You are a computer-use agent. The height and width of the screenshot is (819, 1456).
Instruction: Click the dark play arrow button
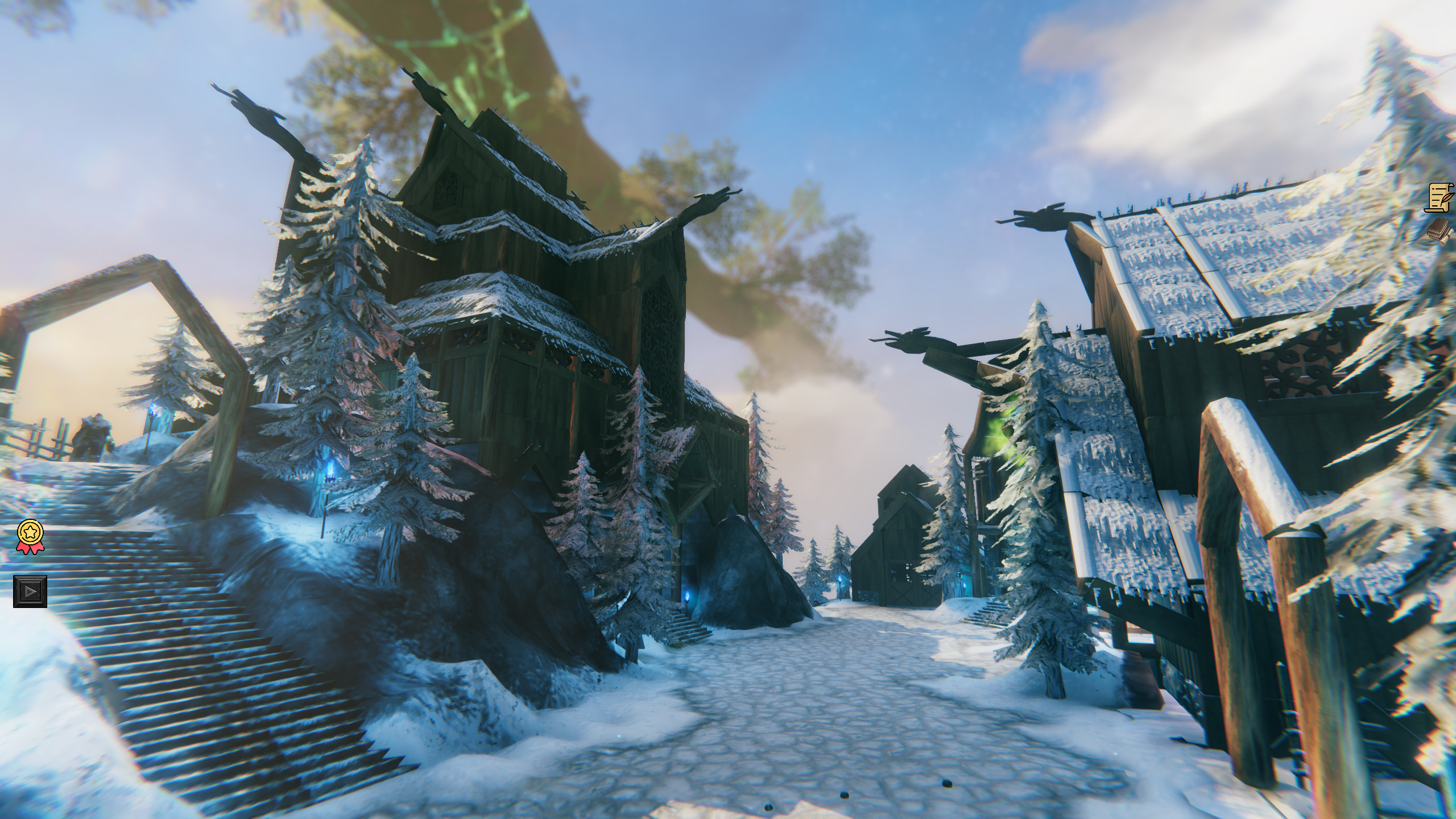click(x=30, y=591)
